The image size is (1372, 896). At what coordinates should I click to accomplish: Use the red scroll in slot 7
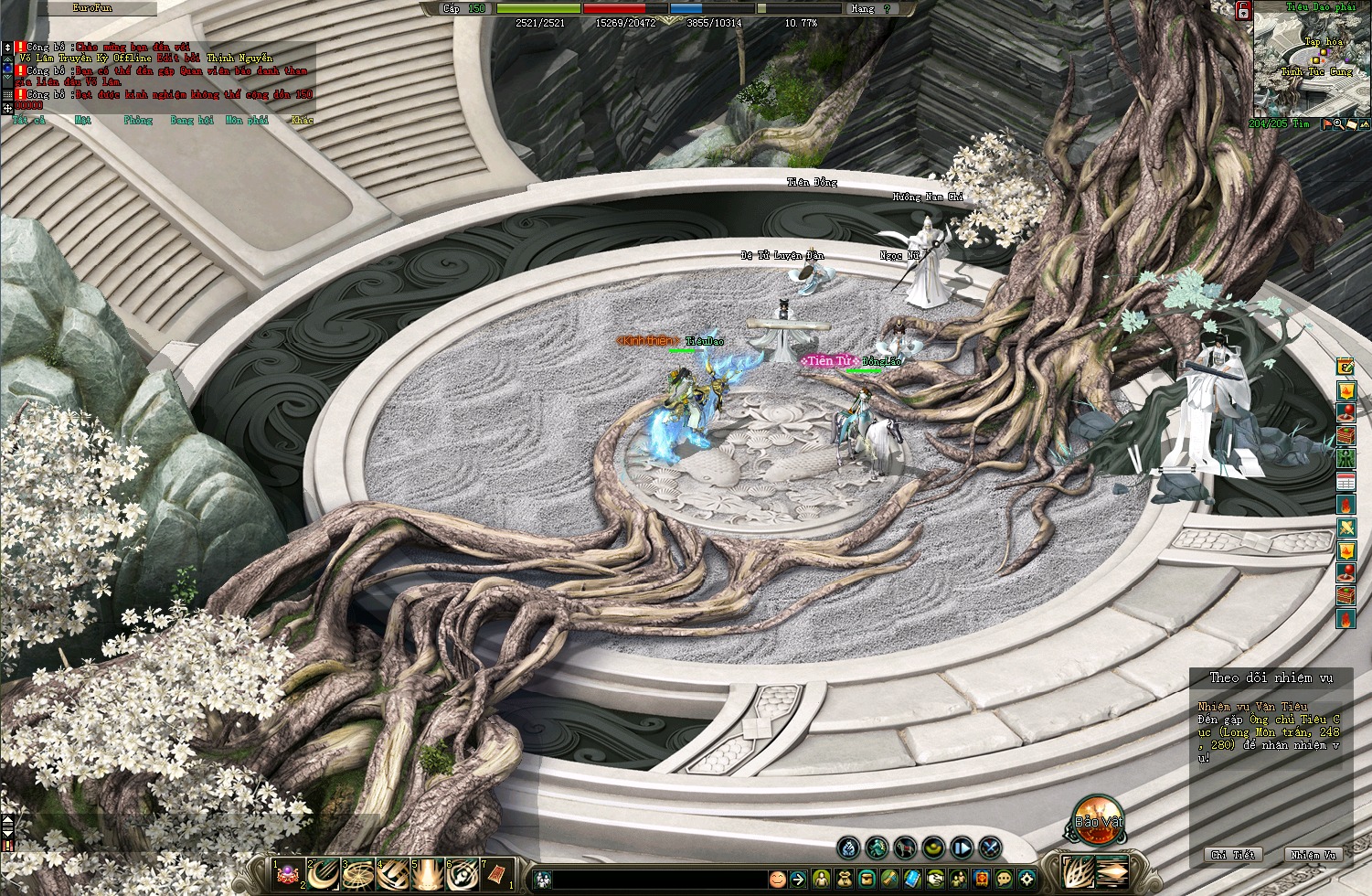498,874
